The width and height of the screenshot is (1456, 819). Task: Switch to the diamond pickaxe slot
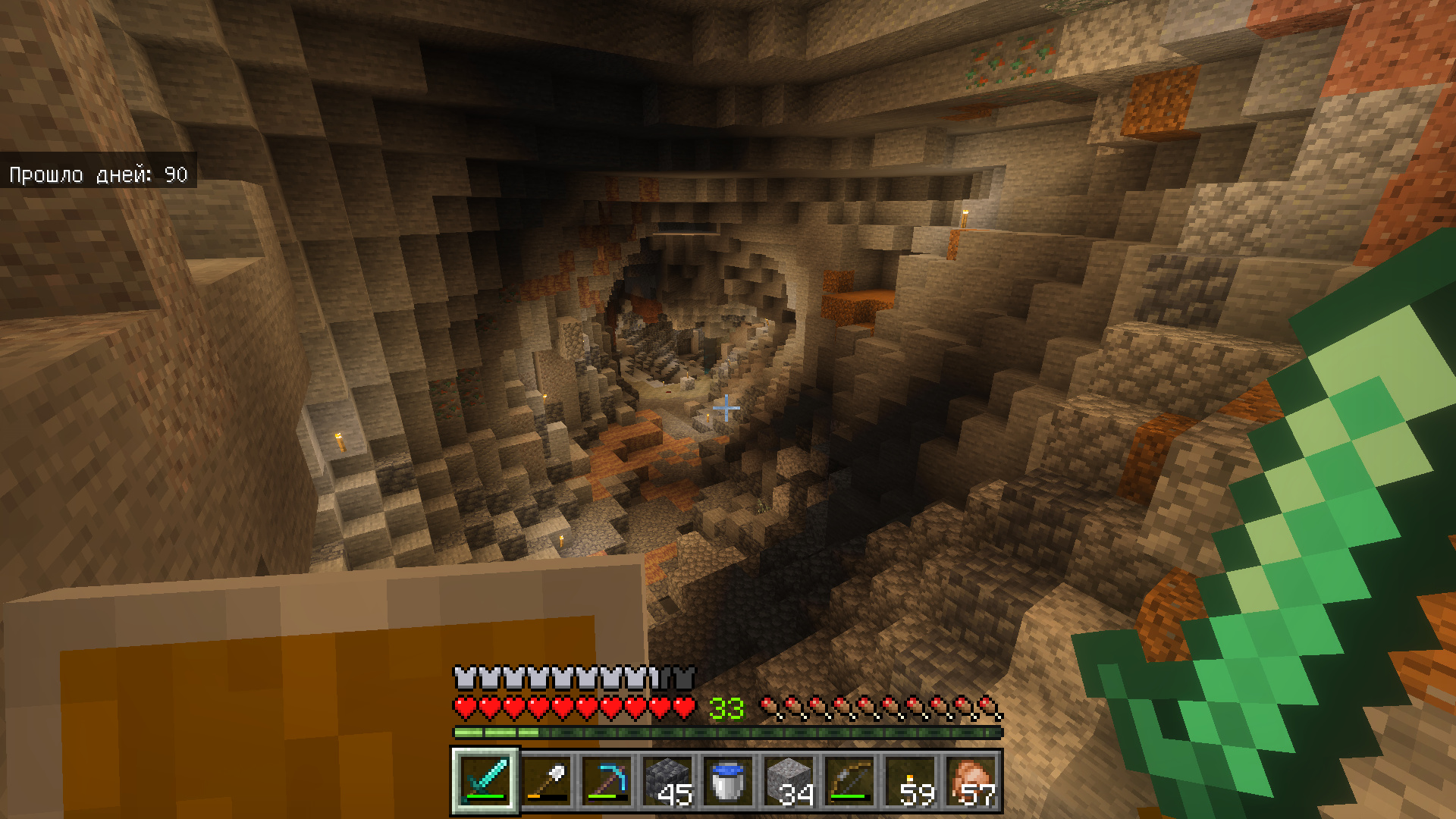point(607,781)
